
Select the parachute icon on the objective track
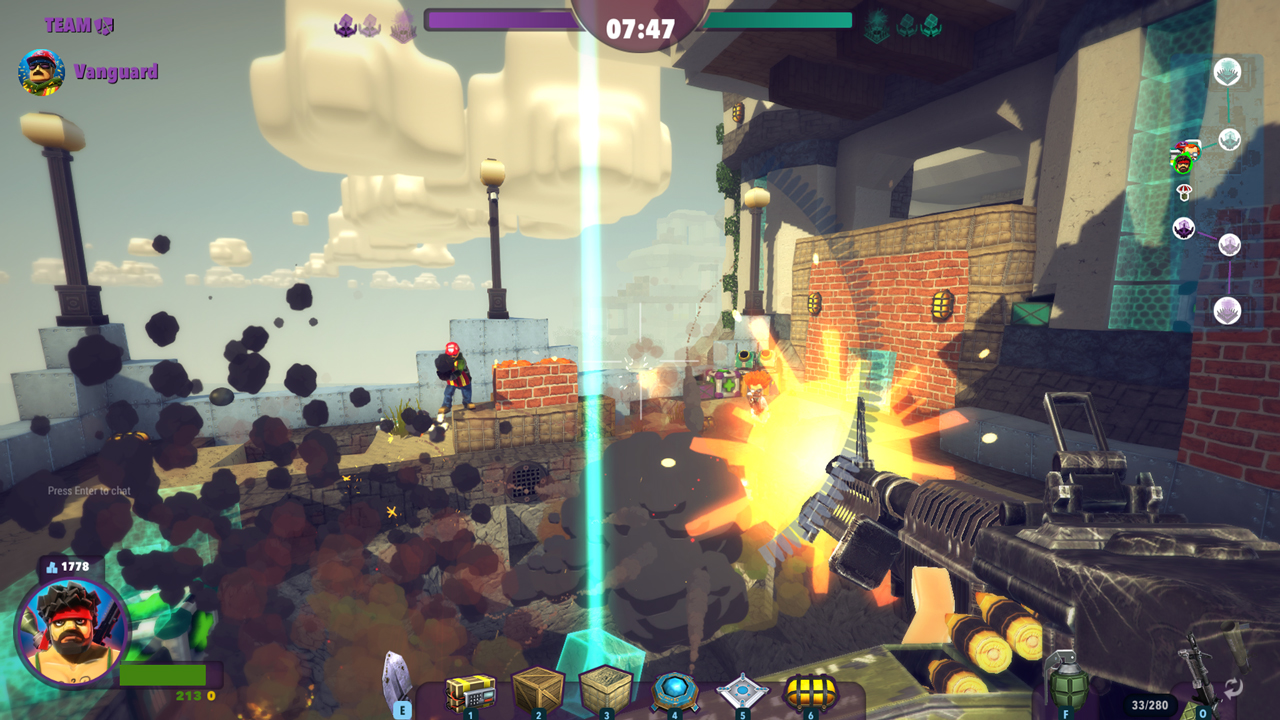click(x=1184, y=191)
